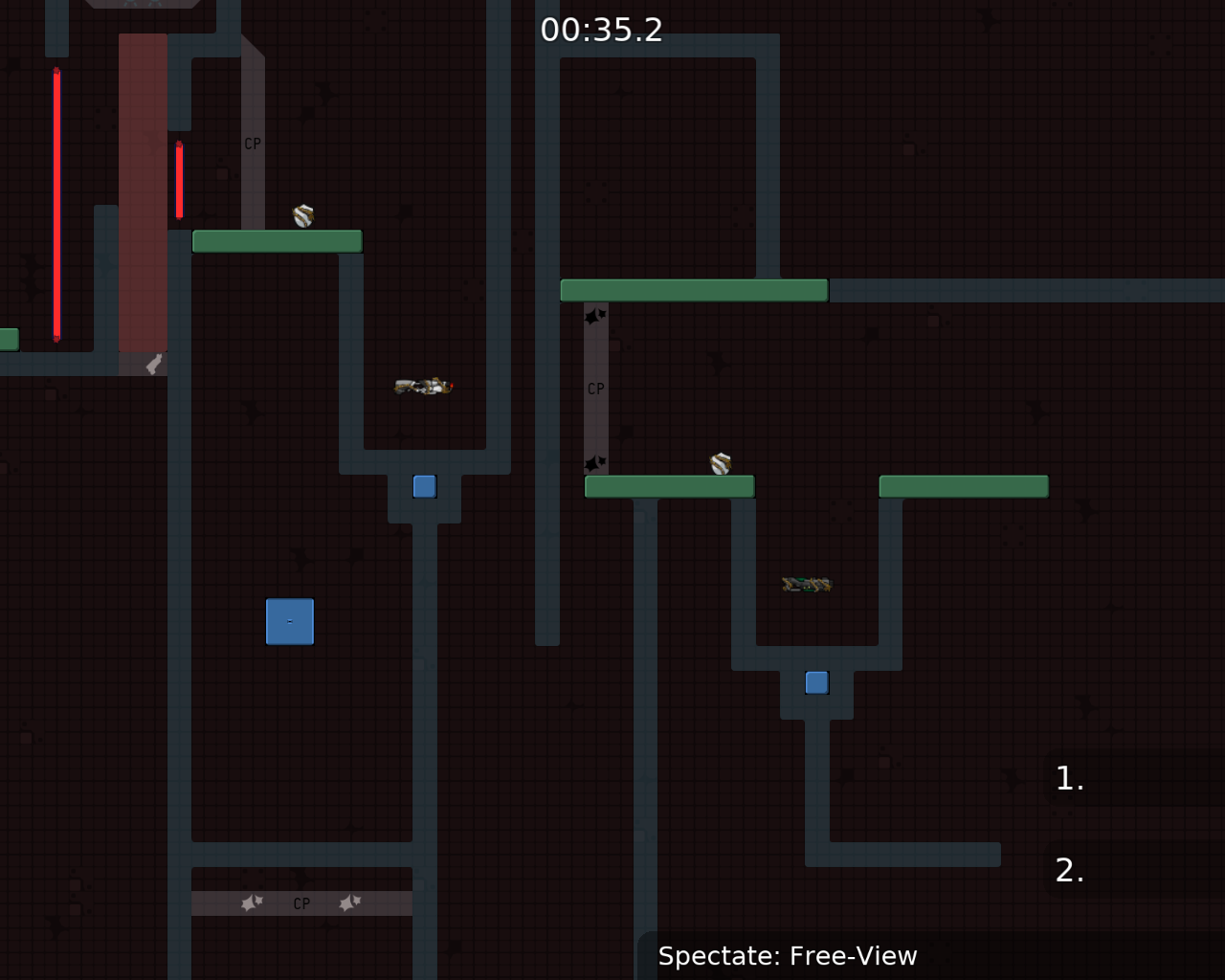Viewport: 1225px width, 980px height.
Task: Open the Spectate: Free-View selector
Action: coord(787,955)
